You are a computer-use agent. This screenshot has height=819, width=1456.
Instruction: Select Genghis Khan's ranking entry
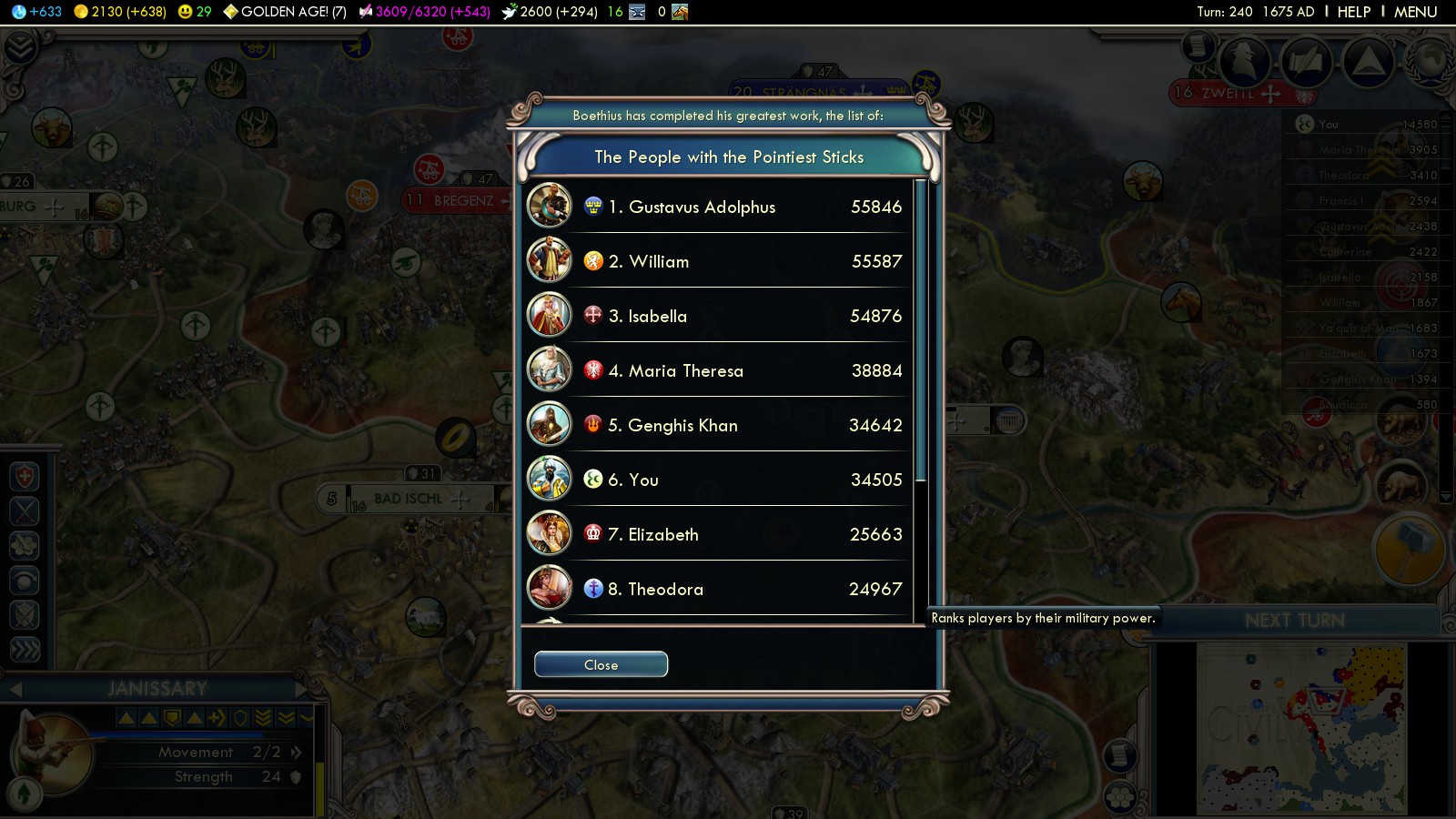point(717,425)
